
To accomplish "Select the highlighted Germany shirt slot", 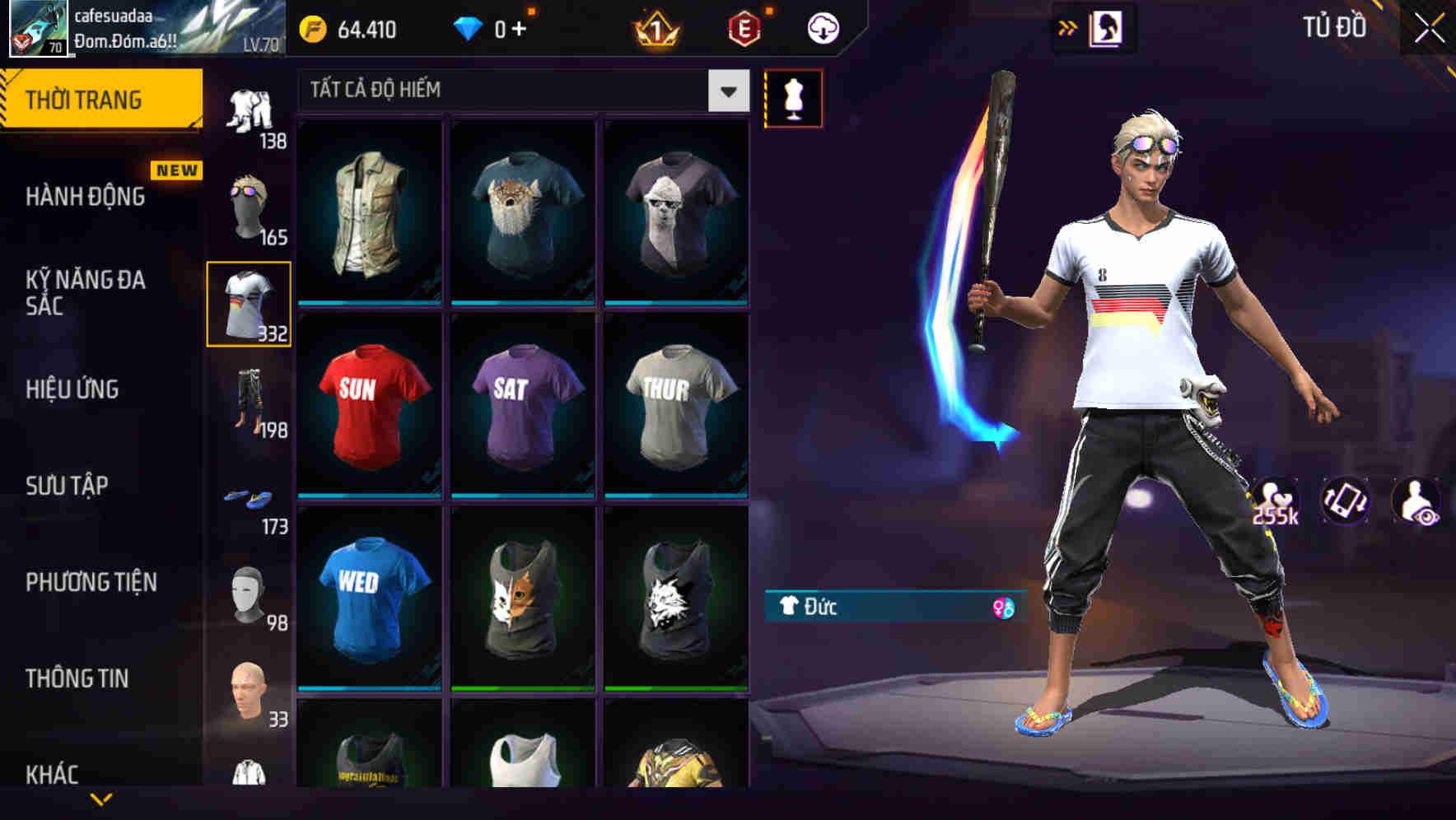I will point(250,303).
